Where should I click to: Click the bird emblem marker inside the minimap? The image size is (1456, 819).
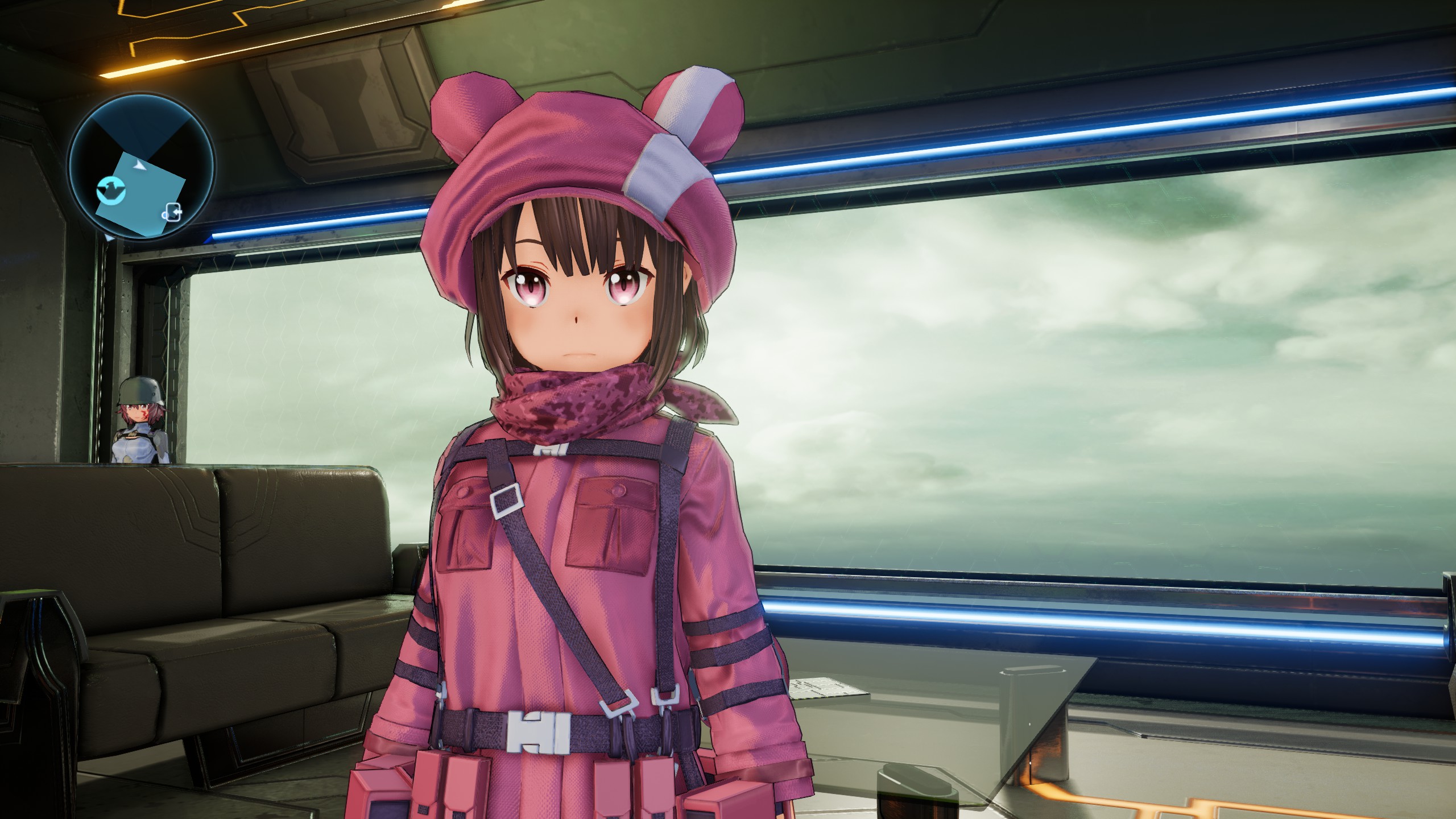click(111, 191)
